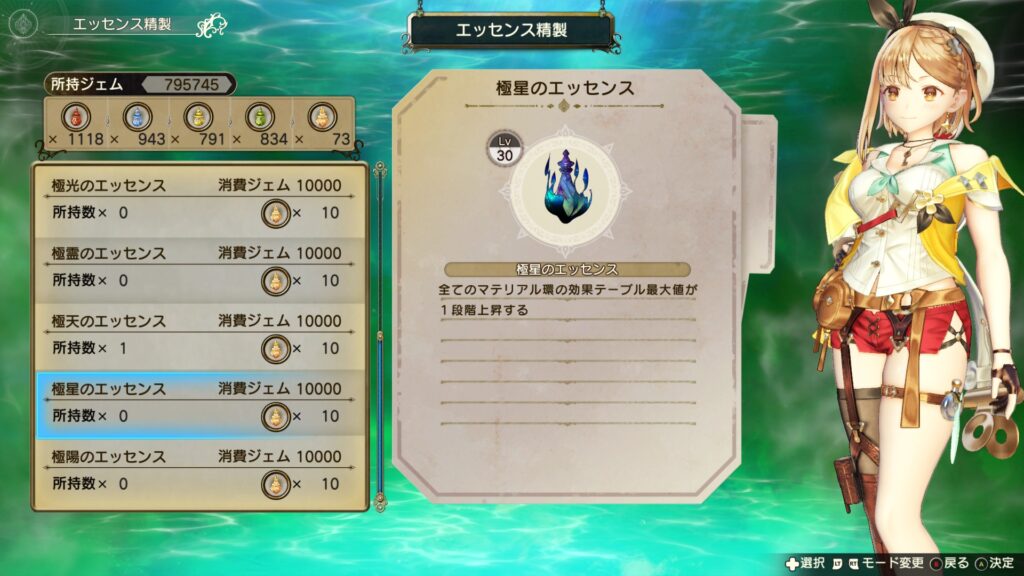The width and height of the screenshot is (1024, 576).
Task: Pick the 極天のエッセンス list entry
Action: coord(200,335)
